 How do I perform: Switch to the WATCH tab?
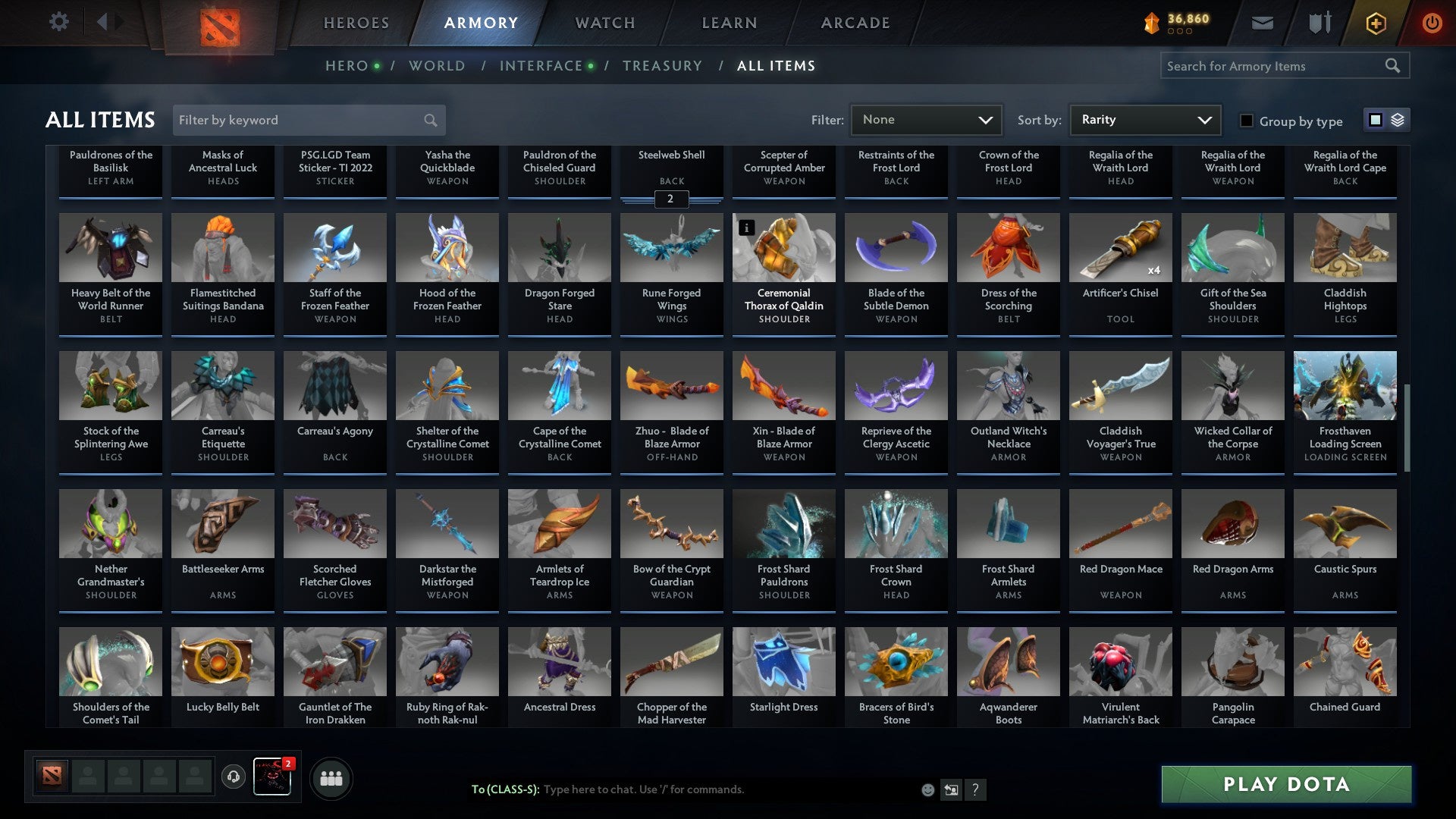[x=604, y=22]
